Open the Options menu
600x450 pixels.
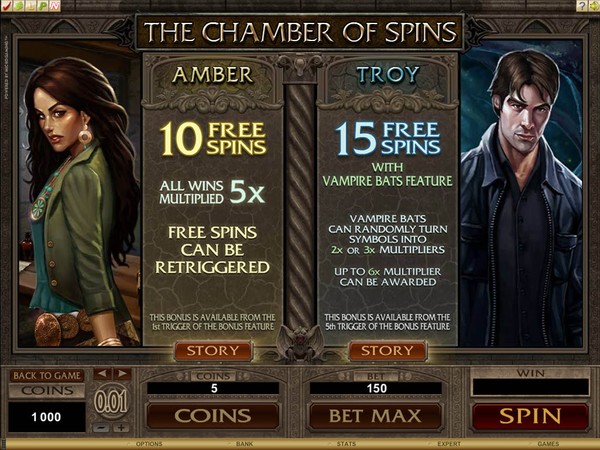(x=149, y=443)
